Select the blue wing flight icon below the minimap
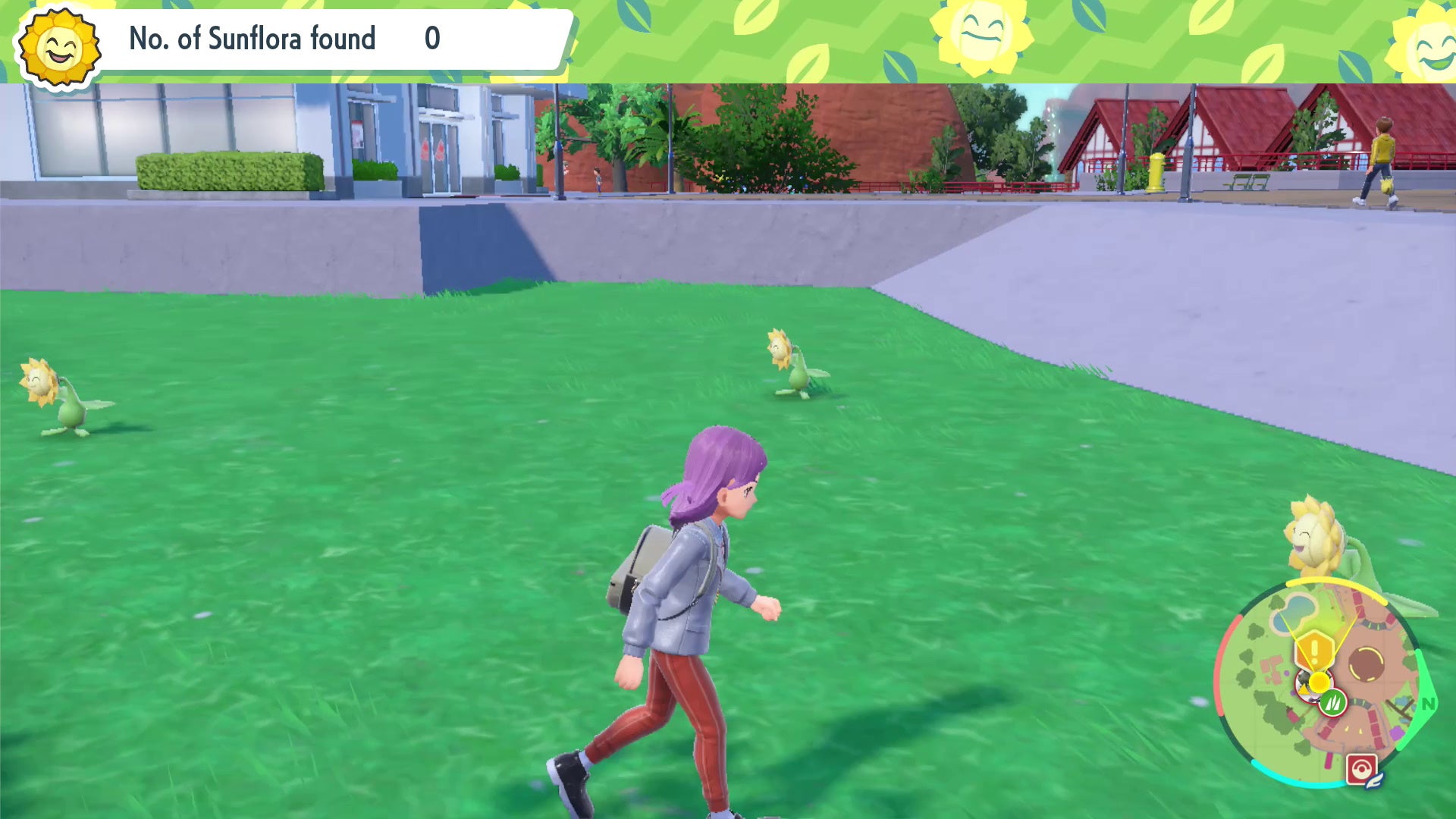This screenshot has width=1456, height=819. pyautogui.click(x=1376, y=780)
